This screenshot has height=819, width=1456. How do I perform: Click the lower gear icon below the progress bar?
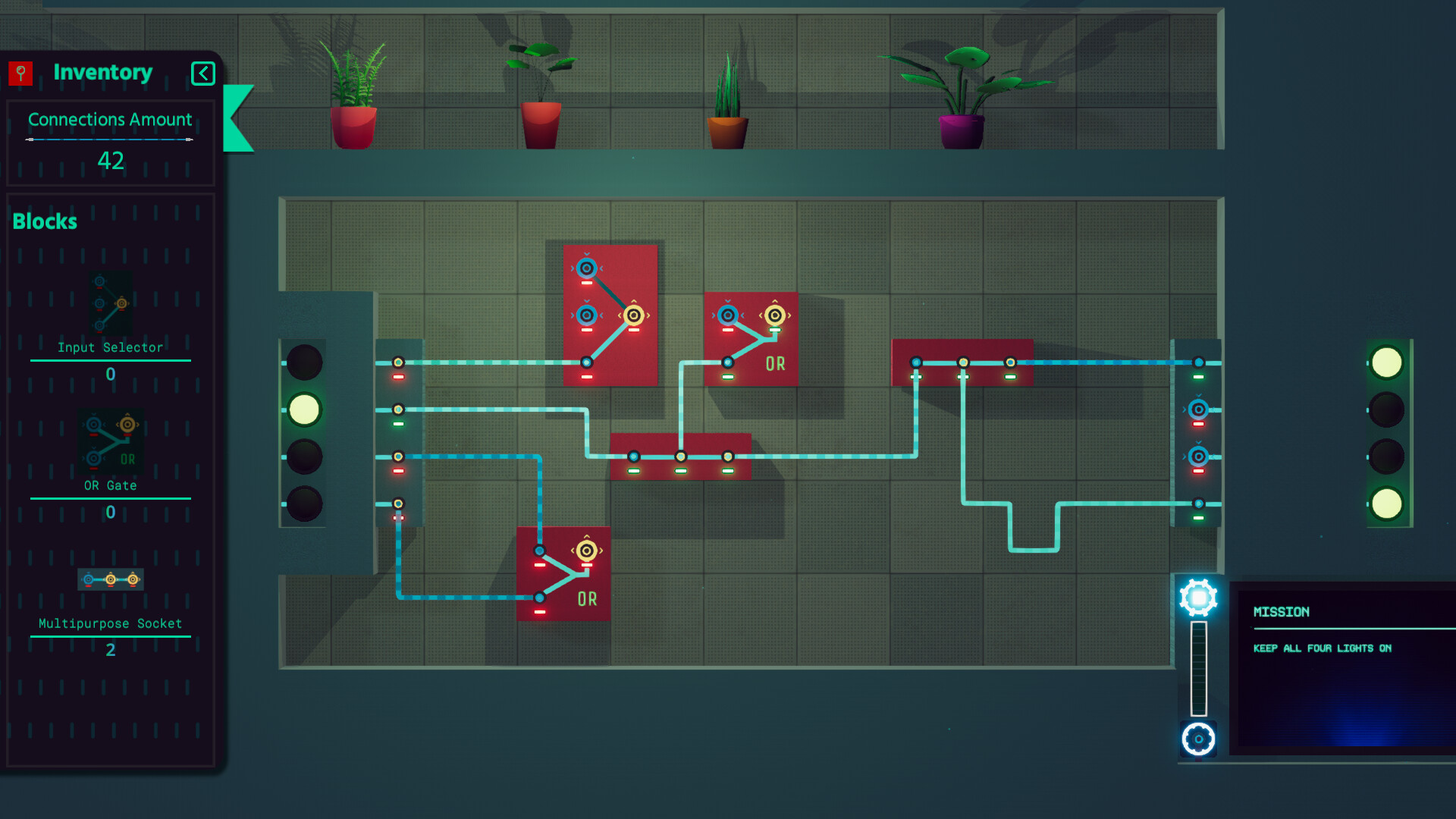(1198, 736)
